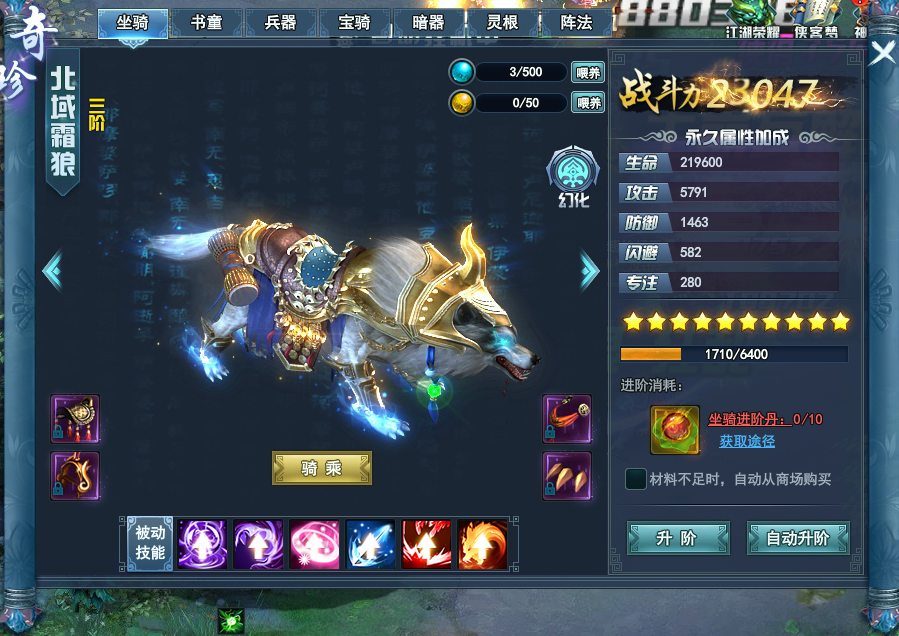Open the 获取途径 link

pyautogui.click(x=747, y=441)
